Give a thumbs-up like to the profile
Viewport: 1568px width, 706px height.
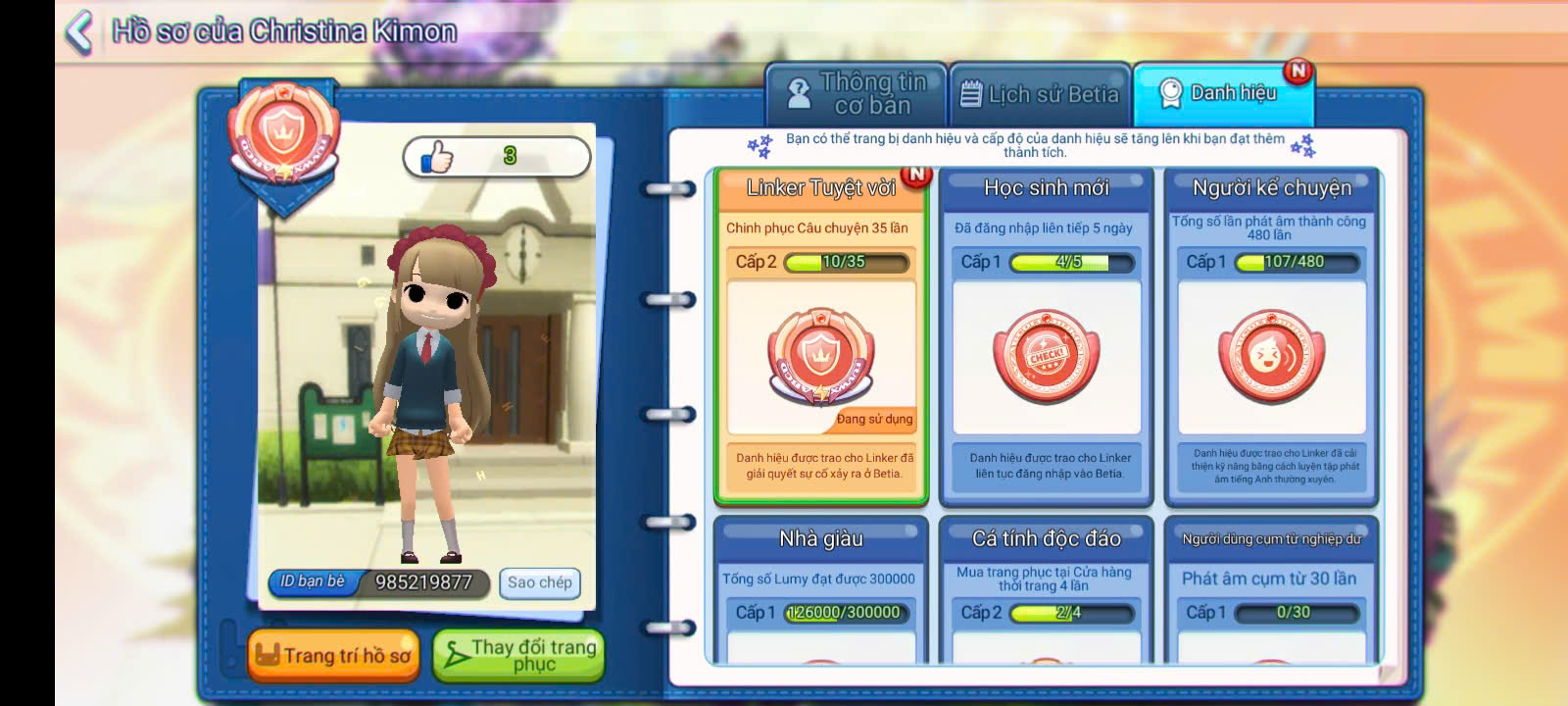click(x=438, y=157)
